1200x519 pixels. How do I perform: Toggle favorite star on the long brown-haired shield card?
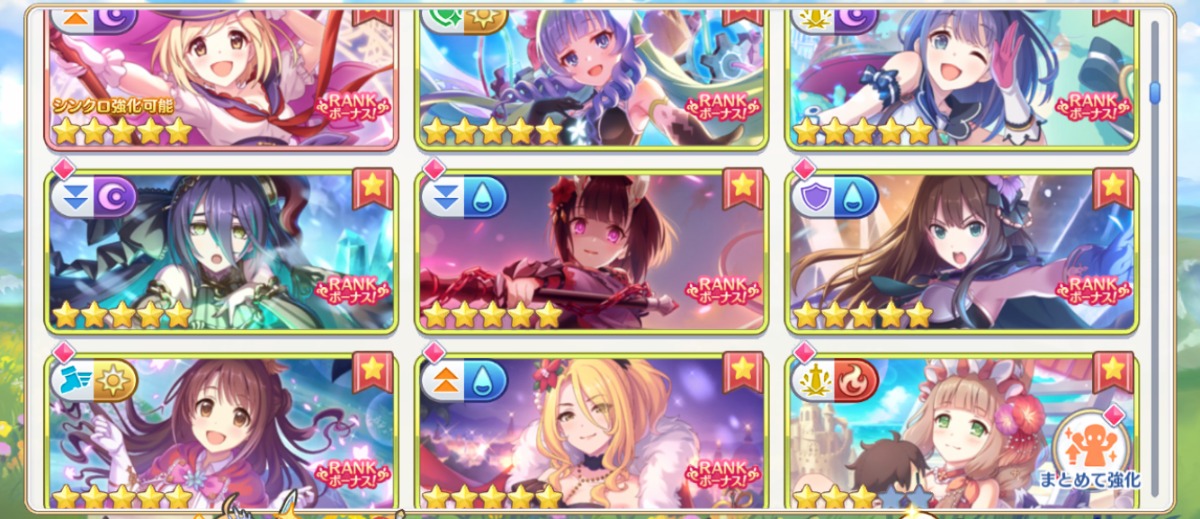pyautogui.click(x=1113, y=187)
